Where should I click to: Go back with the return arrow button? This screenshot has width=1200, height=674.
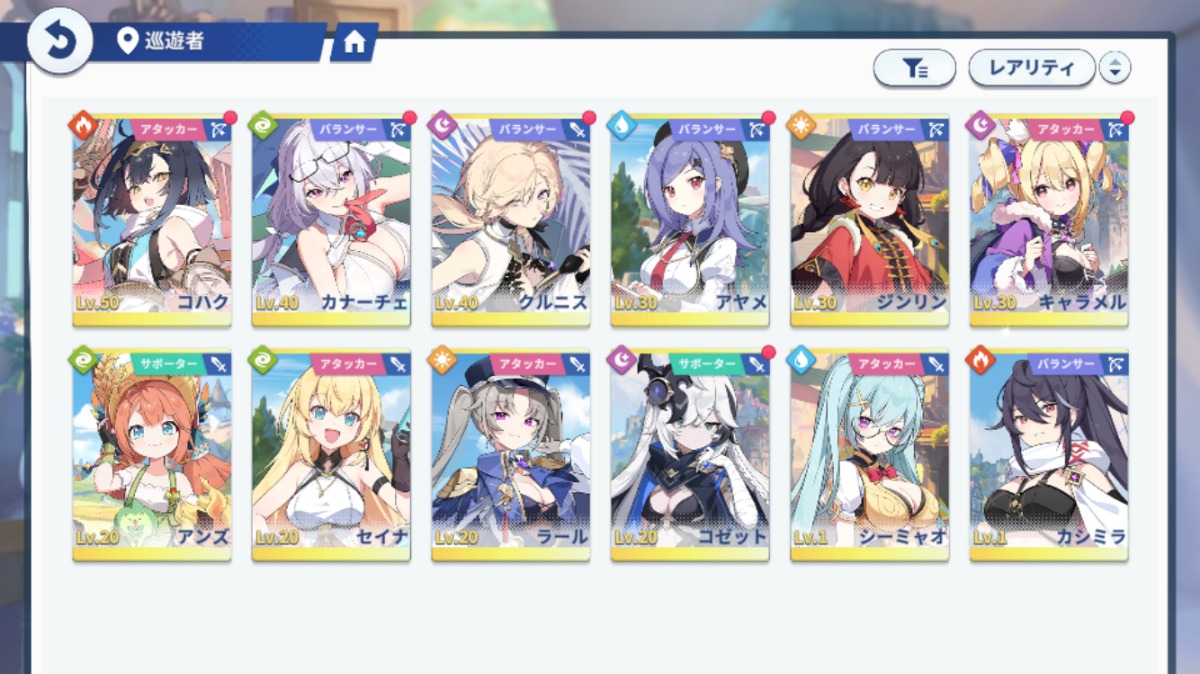point(59,40)
